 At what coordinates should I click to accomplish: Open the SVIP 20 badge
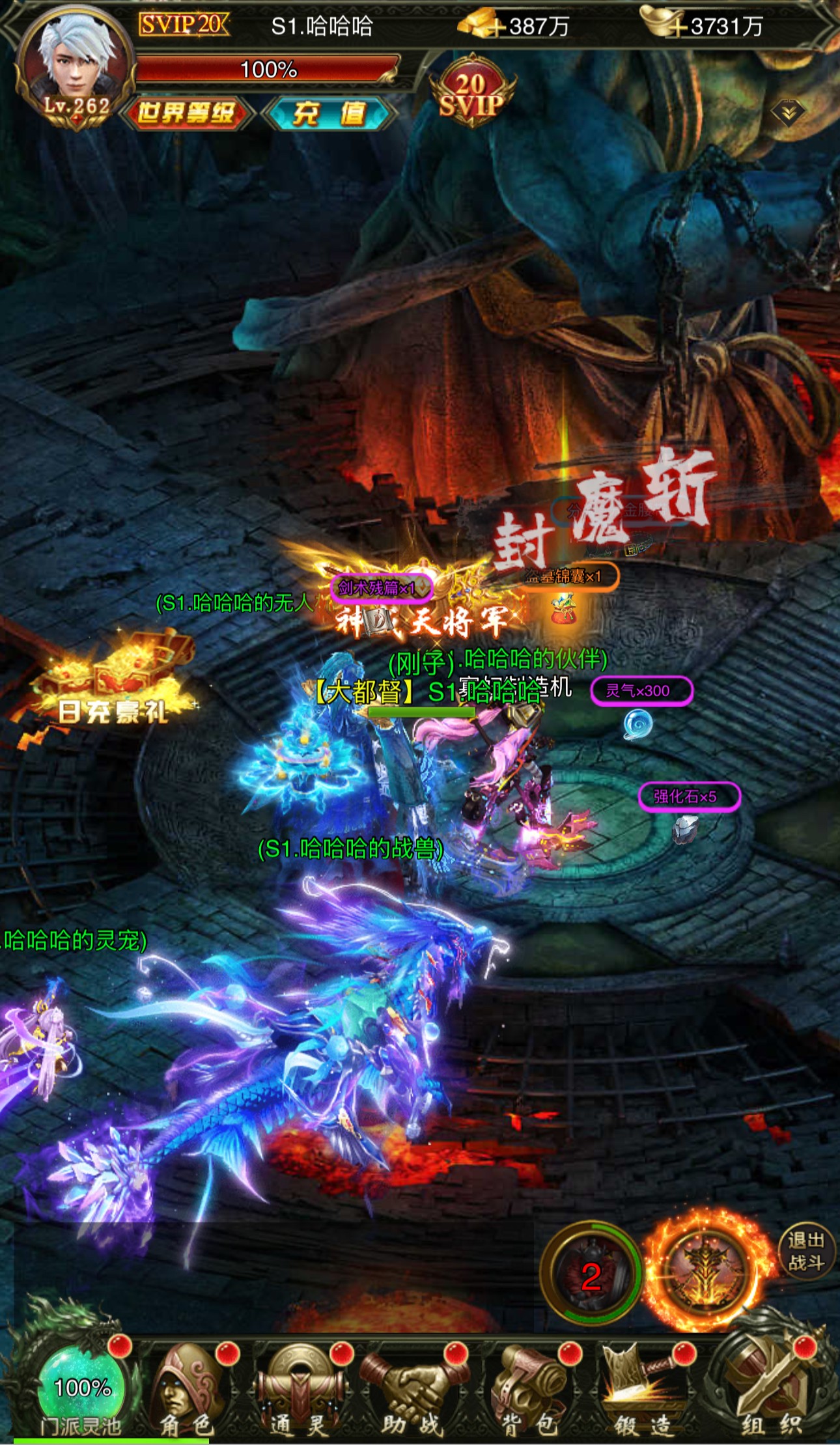[x=472, y=94]
